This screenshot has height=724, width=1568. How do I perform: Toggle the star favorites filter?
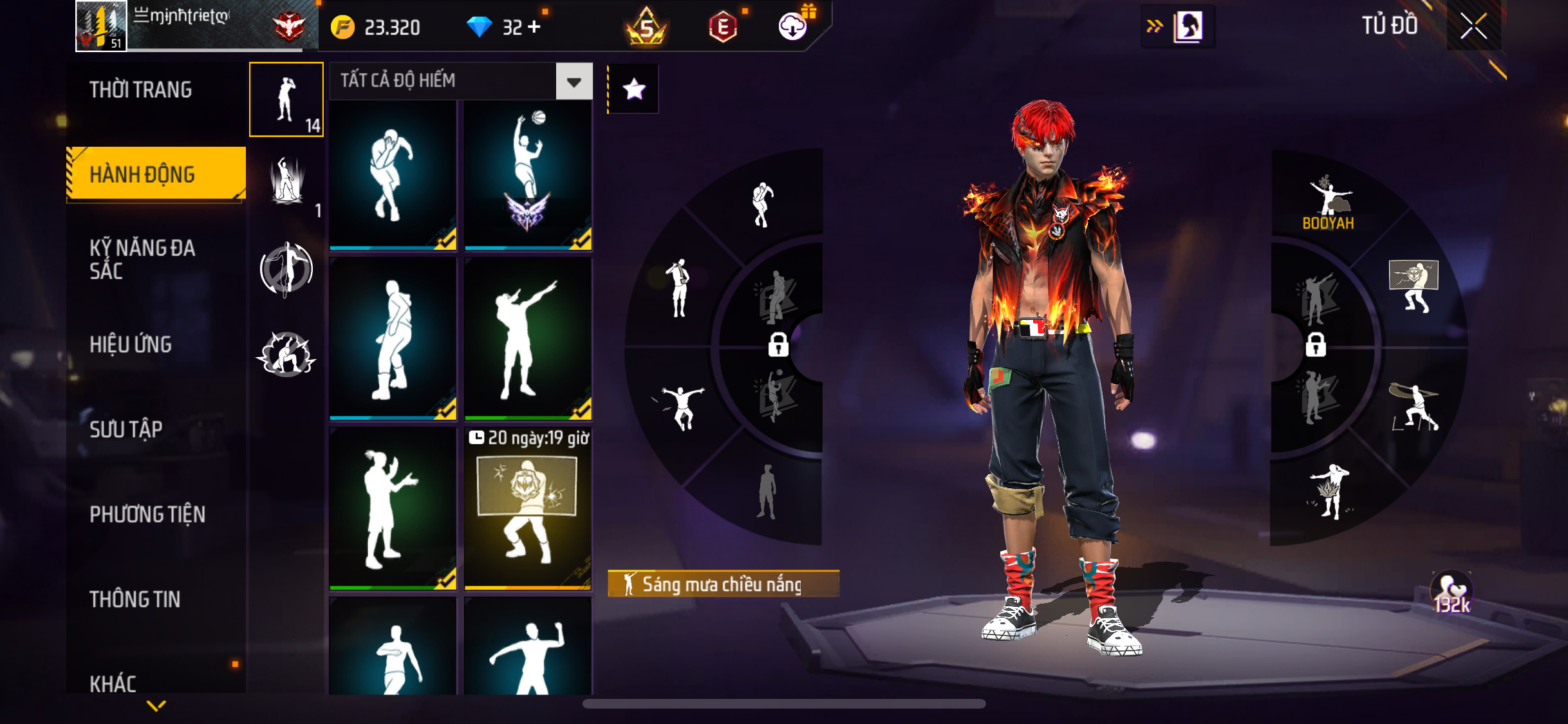634,89
